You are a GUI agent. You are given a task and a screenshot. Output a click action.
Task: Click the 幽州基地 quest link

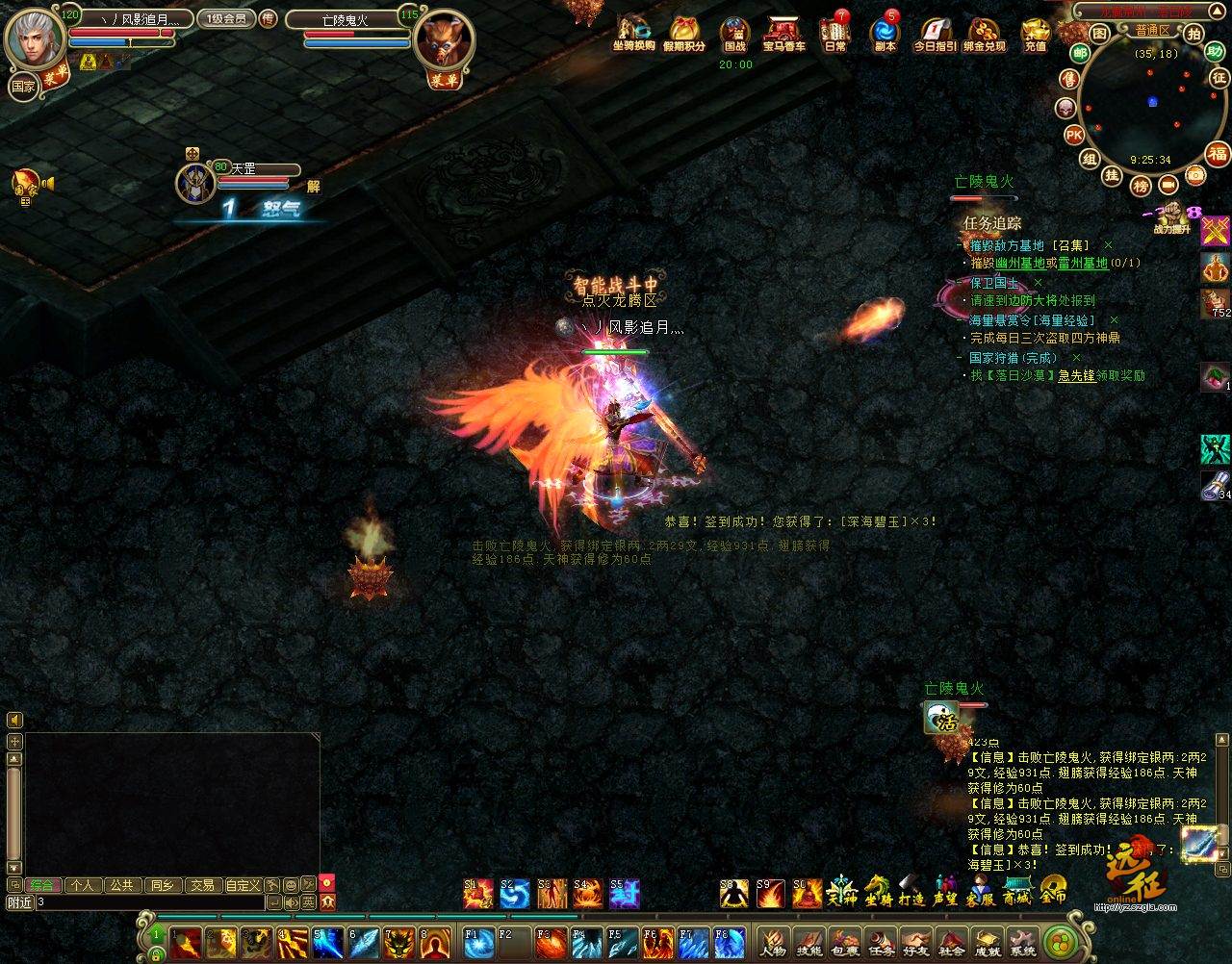(1020, 264)
